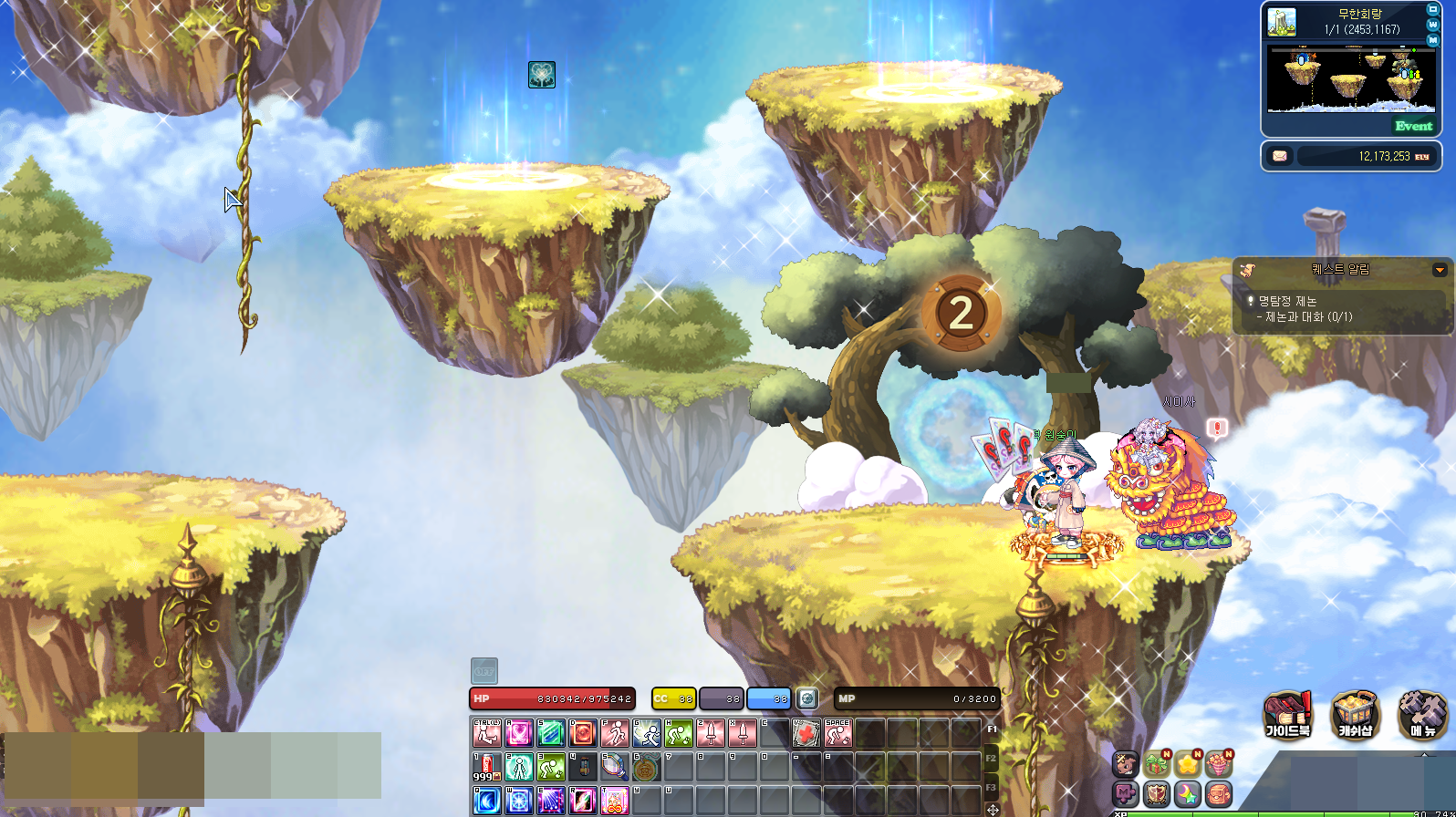Open the mailbox envelope icon
This screenshot has width=1456, height=817.
click(1280, 156)
